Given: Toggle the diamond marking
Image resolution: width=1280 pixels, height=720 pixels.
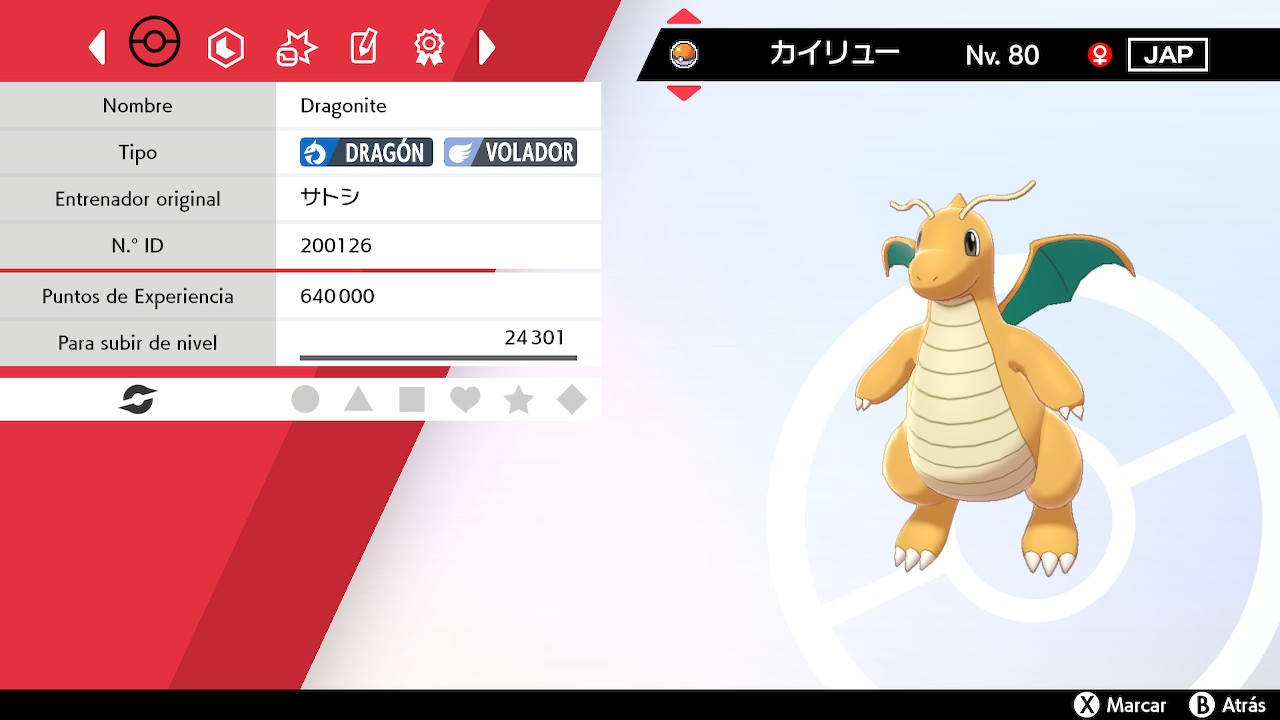Looking at the screenshot, I should point(572,400).
